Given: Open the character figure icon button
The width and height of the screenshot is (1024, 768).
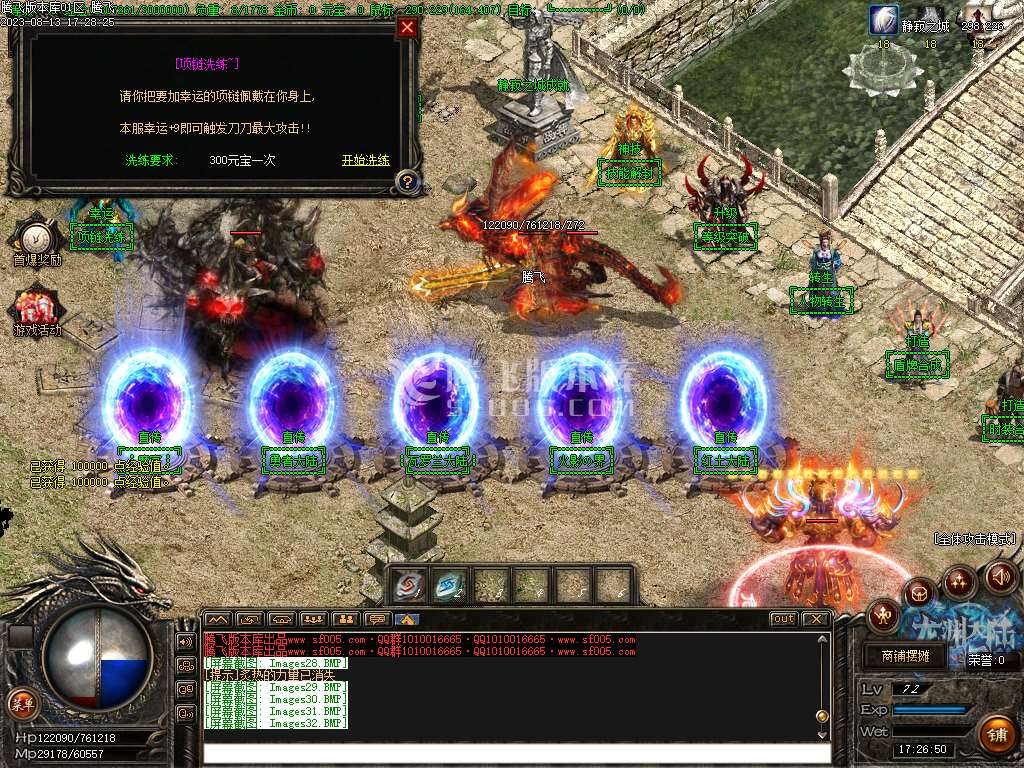Looking at the screenshot, I should pos(883,614).
